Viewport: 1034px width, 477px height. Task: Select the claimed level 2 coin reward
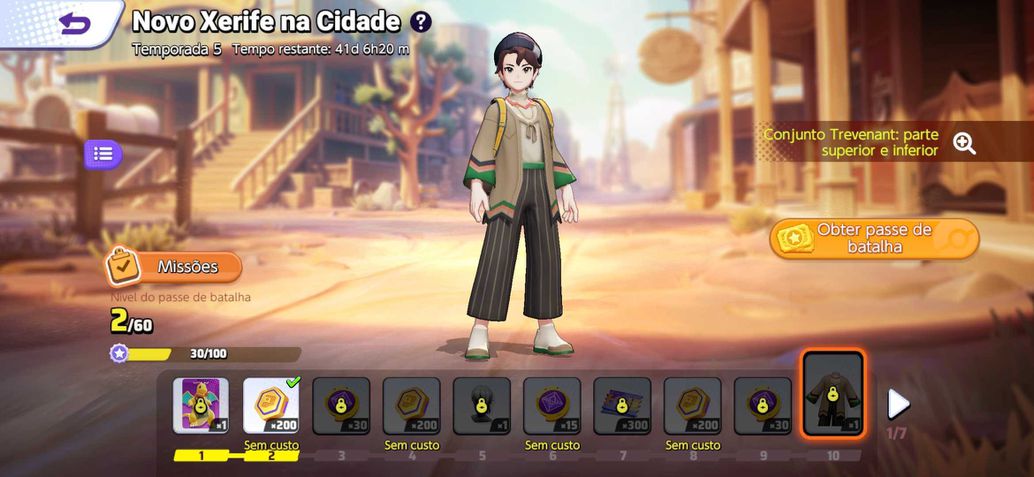coord(271,405)
